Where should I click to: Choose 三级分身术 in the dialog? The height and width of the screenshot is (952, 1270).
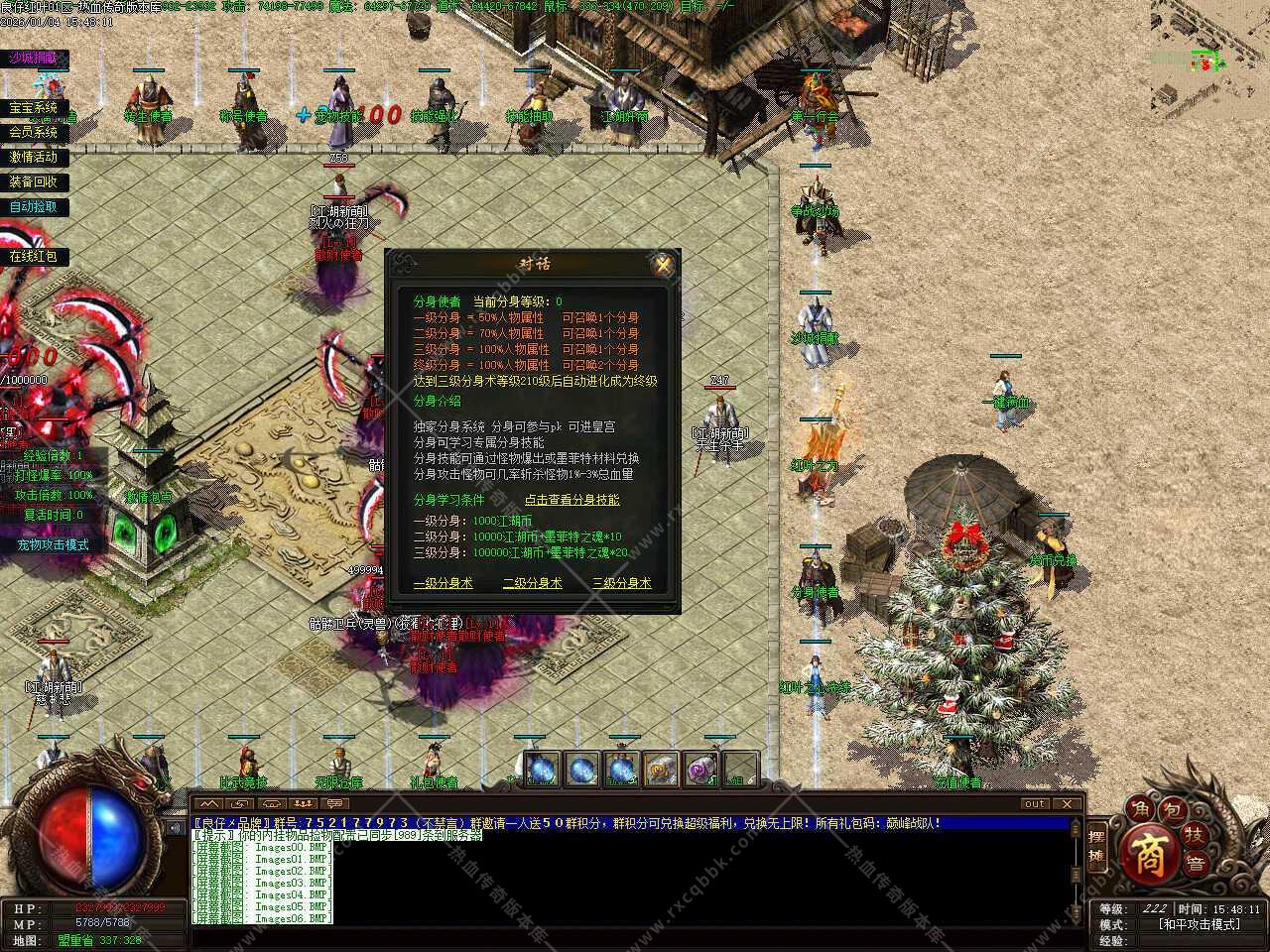click(x=621, y=583)
